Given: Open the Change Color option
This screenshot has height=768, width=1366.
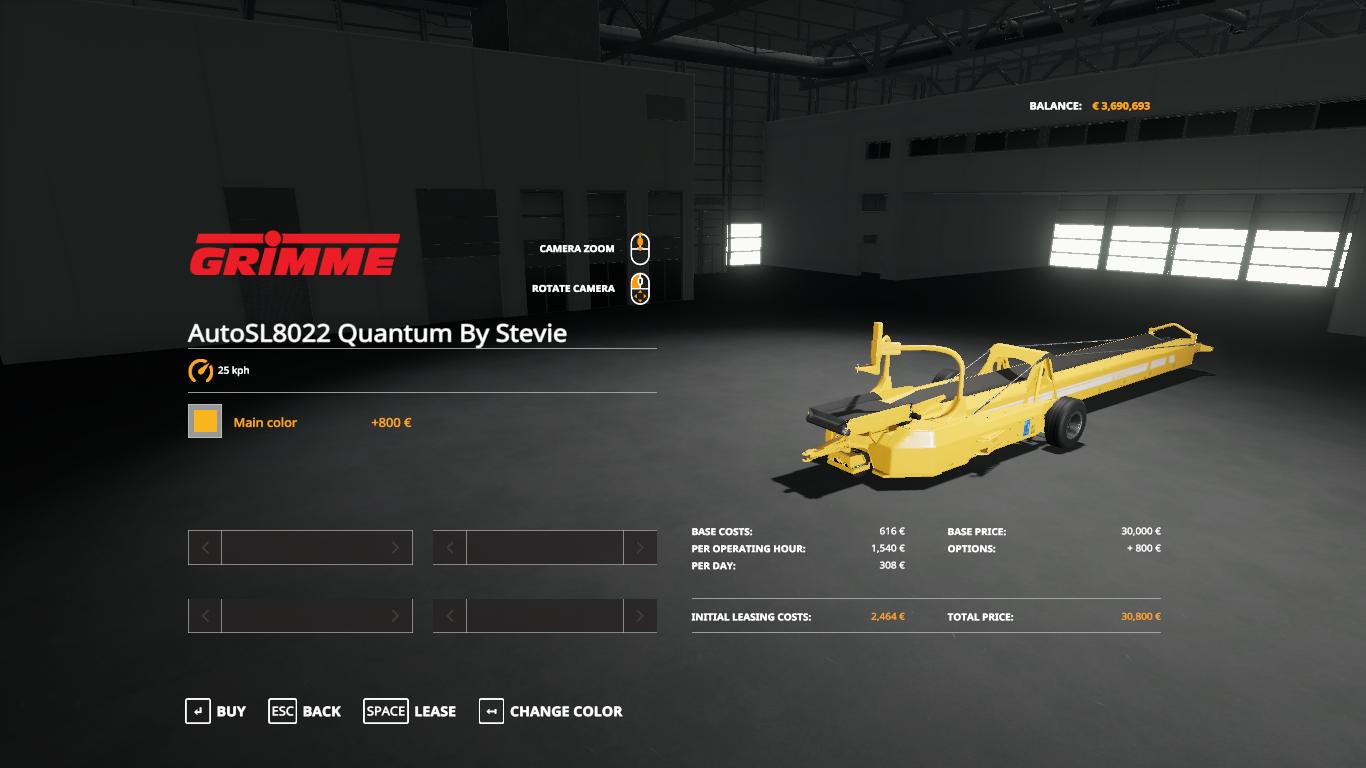Looking at the screenshot, I should pos(551,711).
